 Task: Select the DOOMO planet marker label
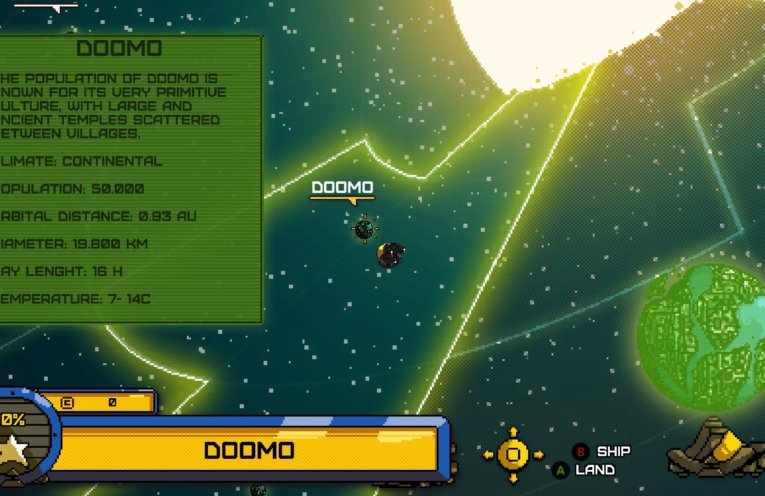pyautogui.click(x=342, y=188)
